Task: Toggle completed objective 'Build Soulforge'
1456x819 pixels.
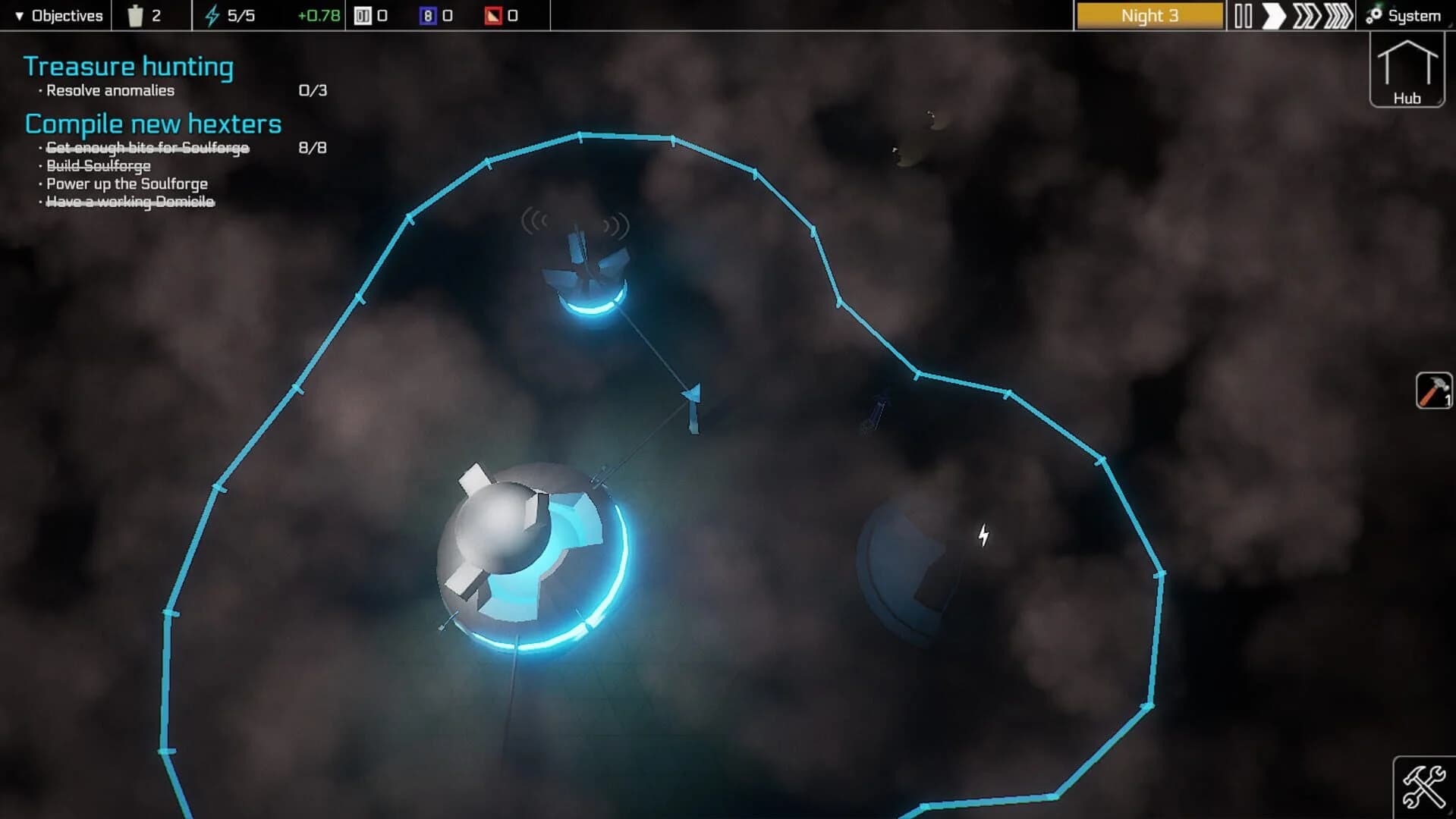Action: coord(96,165)
